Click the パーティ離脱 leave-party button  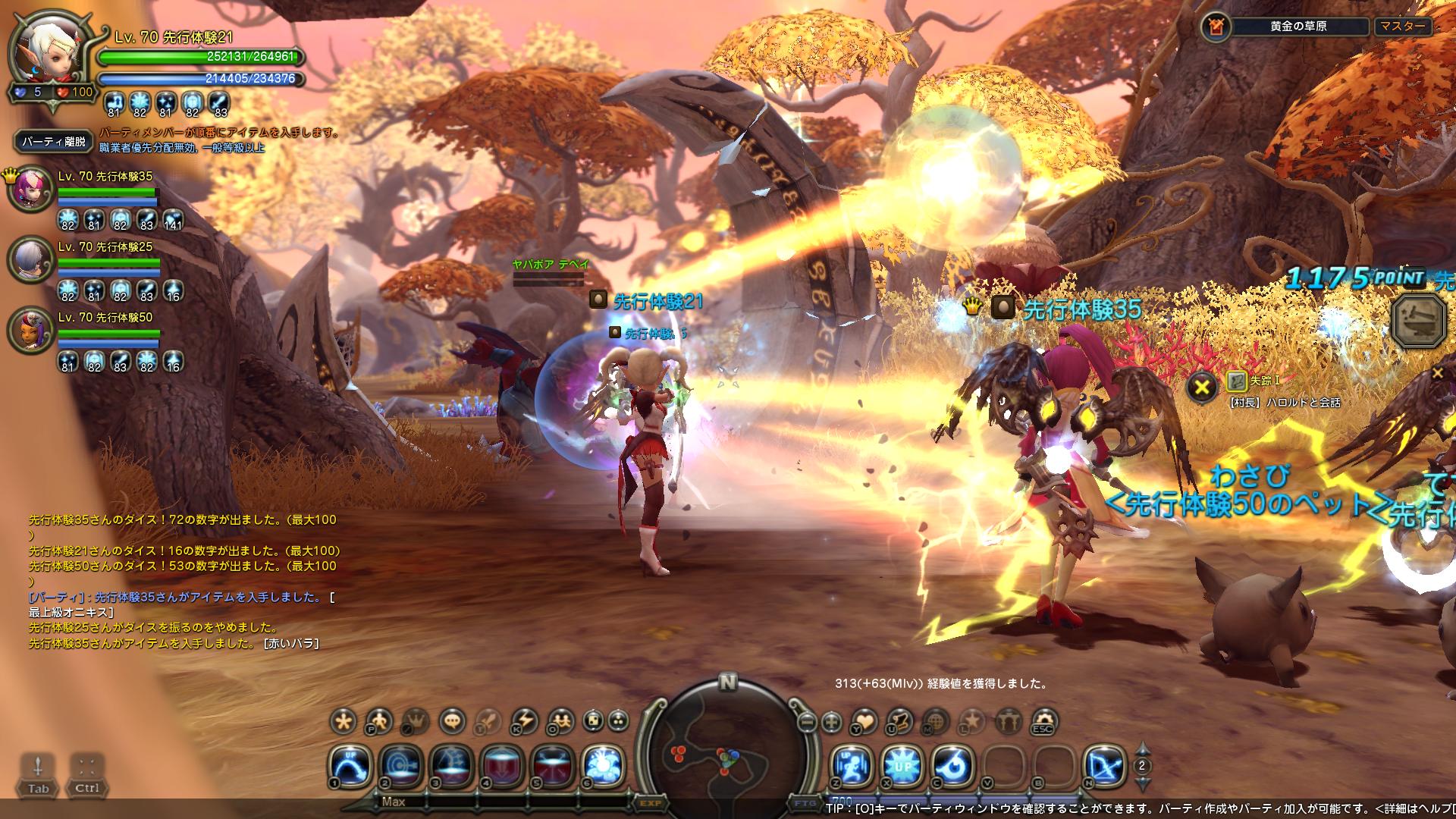click(x=53, y=141)
